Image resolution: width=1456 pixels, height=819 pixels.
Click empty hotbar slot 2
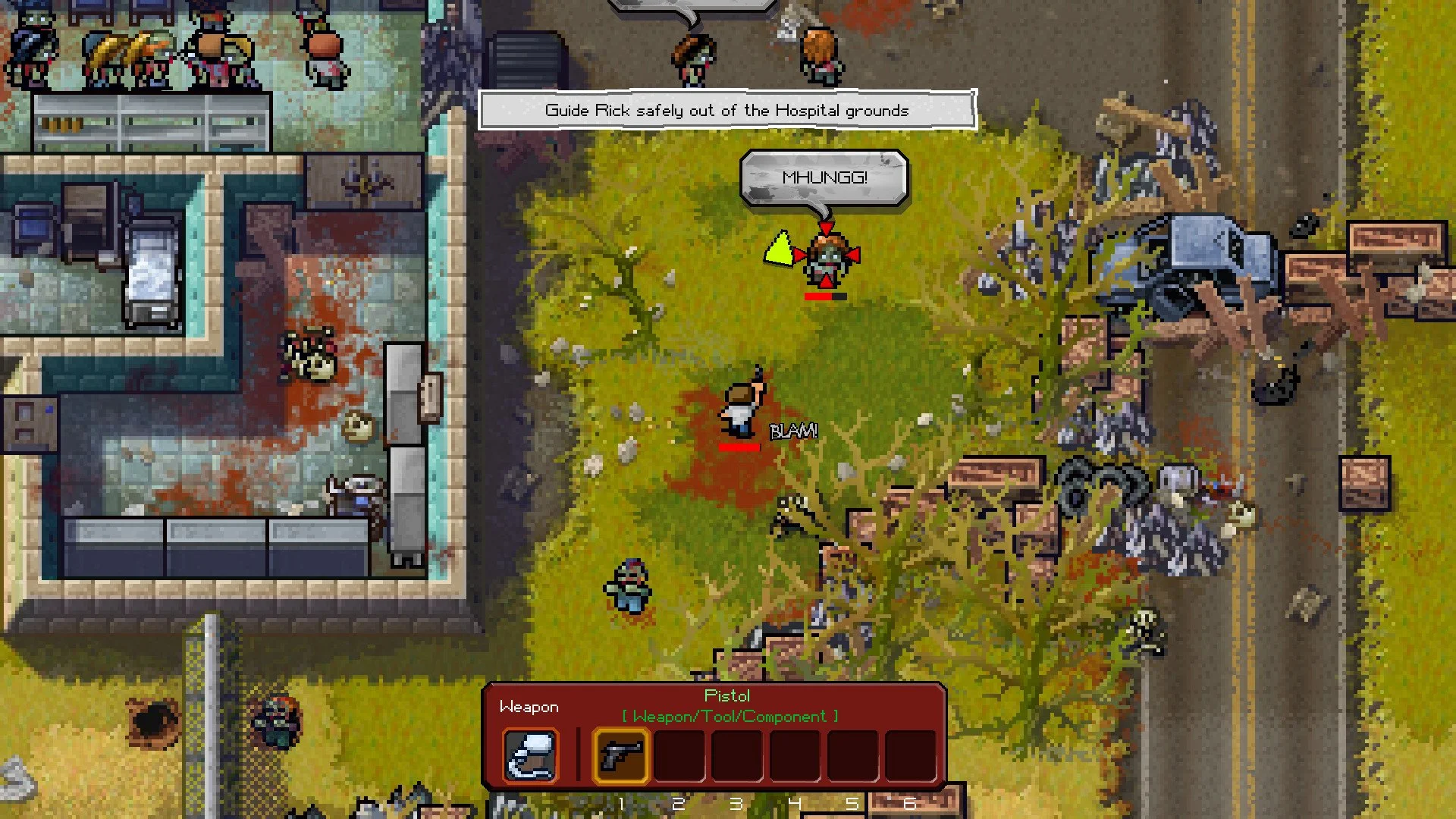[679, 755]
